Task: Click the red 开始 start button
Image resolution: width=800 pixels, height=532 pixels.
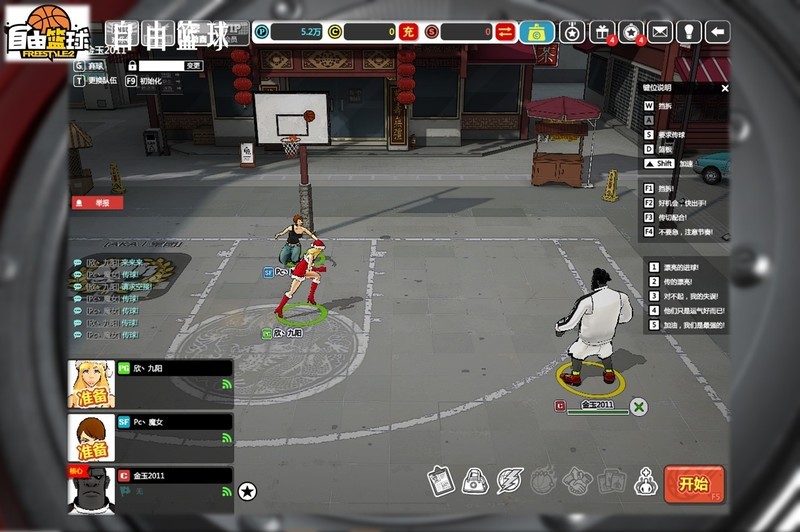Action: (x=694, y=484)
